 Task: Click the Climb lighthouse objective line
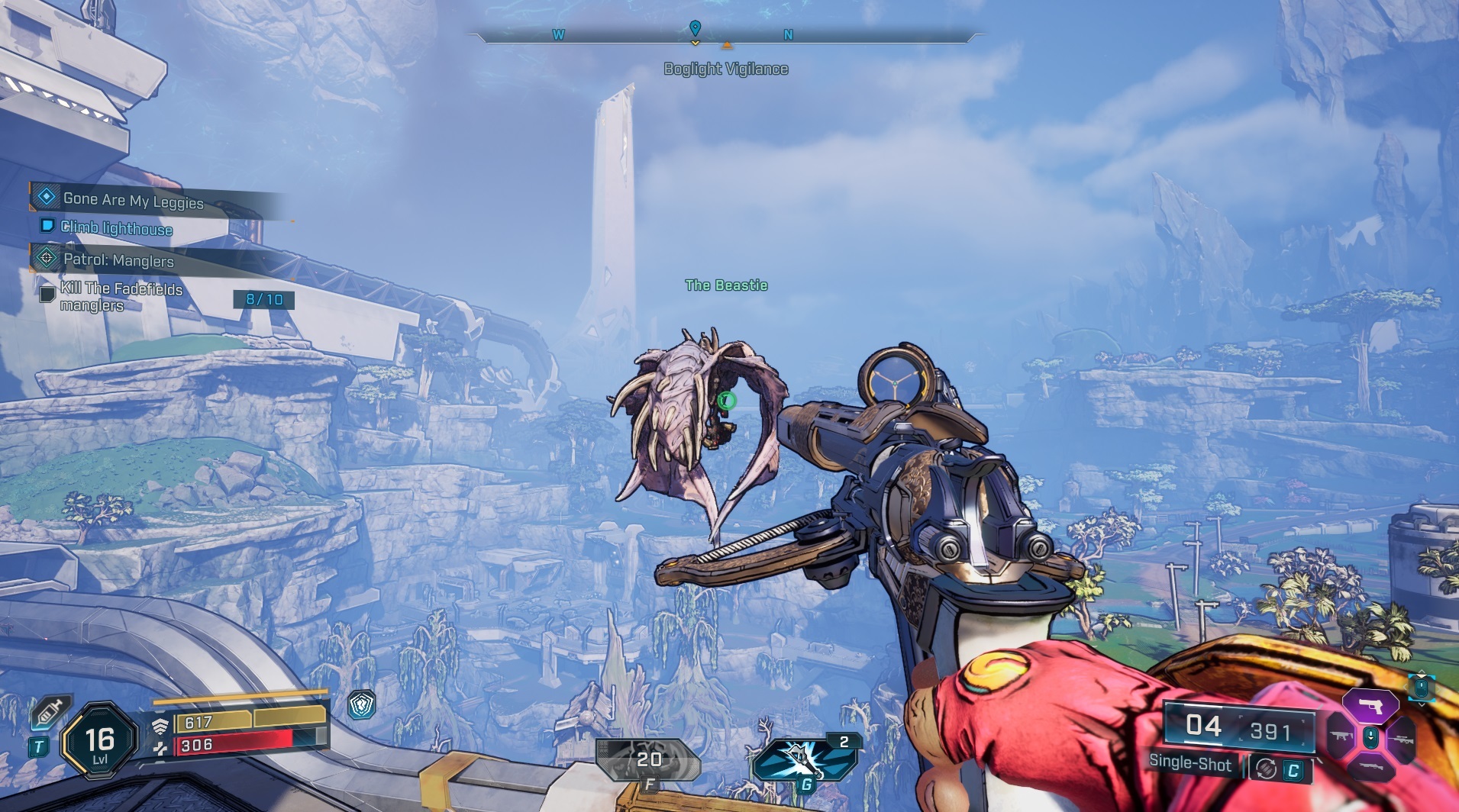point(115,228)
